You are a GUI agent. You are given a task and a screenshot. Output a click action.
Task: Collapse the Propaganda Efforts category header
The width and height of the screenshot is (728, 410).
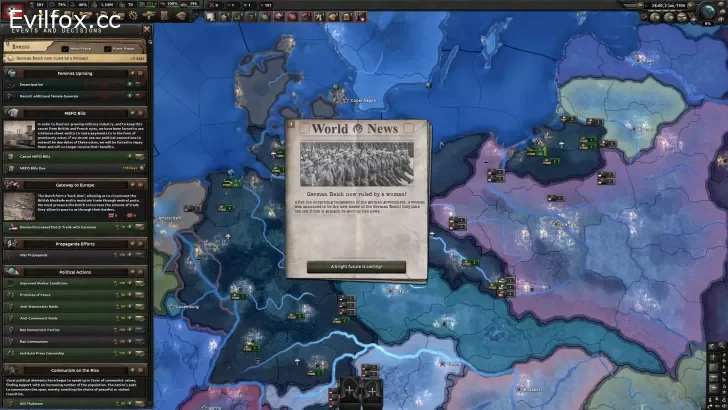click(x=74, y=243)
